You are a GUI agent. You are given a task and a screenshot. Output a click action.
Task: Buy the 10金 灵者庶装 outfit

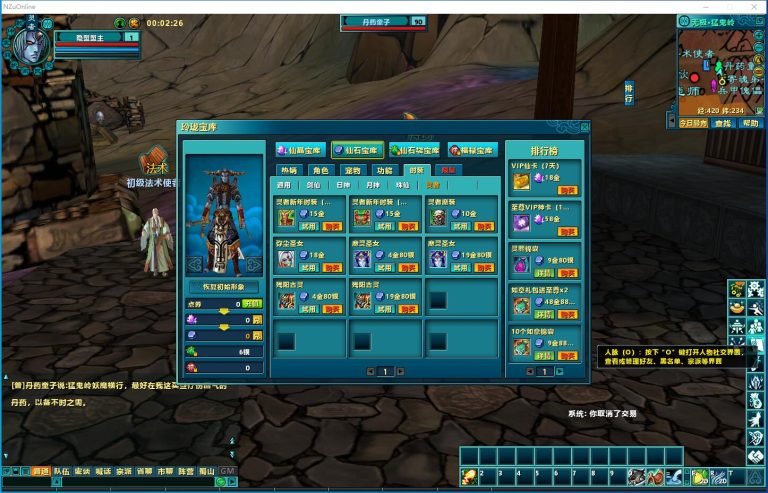[x=484, y=226]
